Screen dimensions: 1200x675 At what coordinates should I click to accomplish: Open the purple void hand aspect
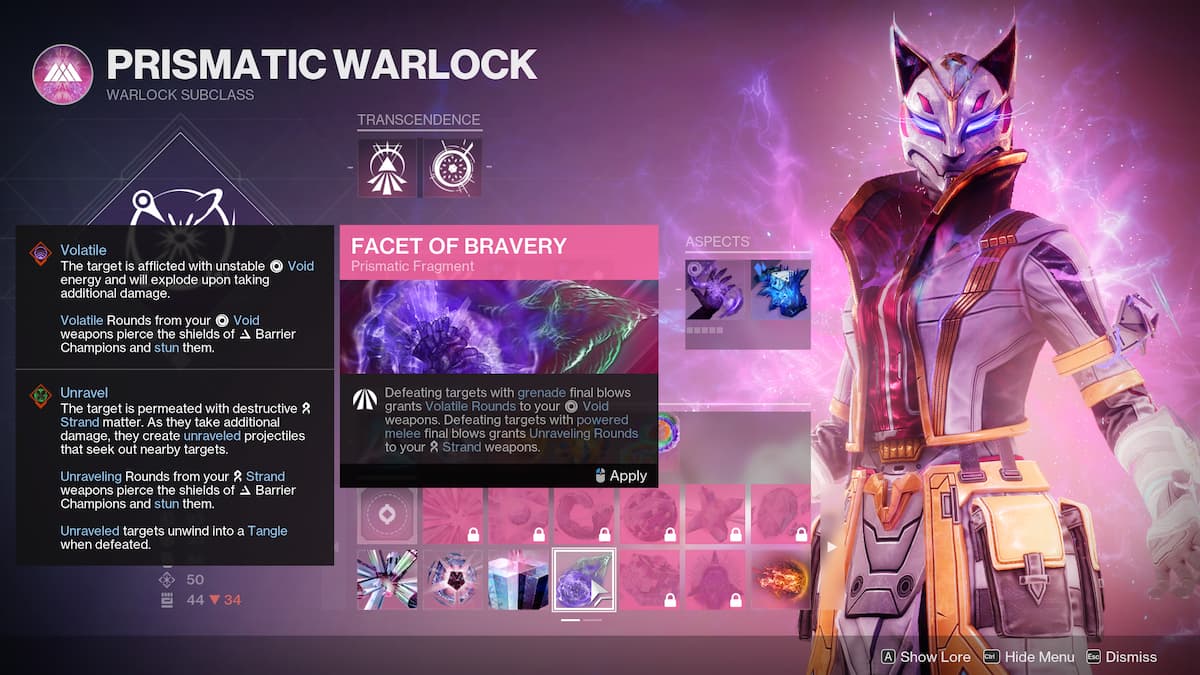pos(714,291)
